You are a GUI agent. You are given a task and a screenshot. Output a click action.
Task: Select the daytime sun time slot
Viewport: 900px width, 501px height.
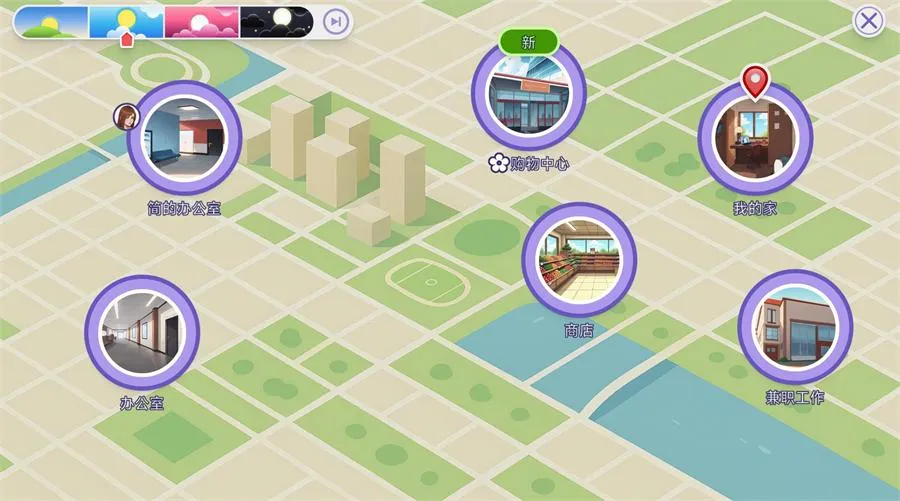pyautogui.click(x=126, y=21)
